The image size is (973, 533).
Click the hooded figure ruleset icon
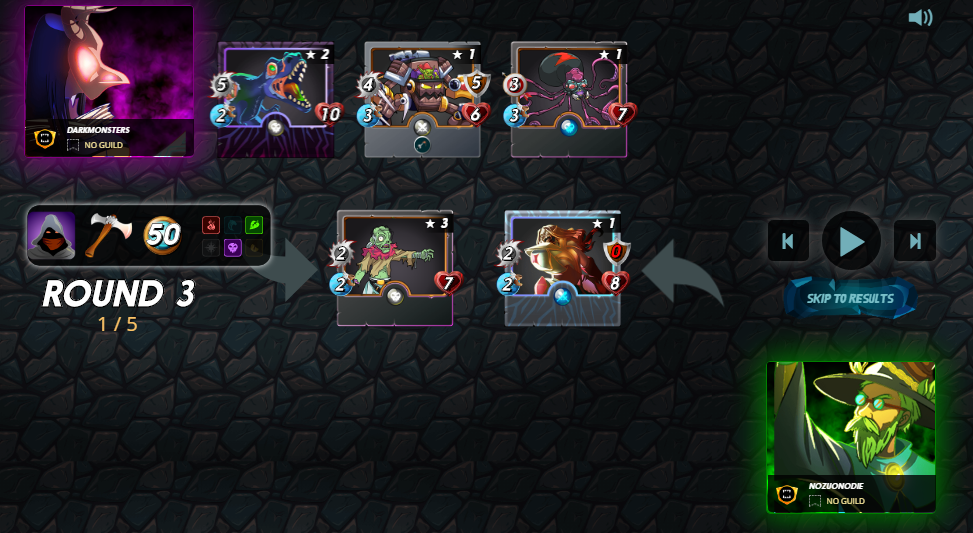point(52,235)
